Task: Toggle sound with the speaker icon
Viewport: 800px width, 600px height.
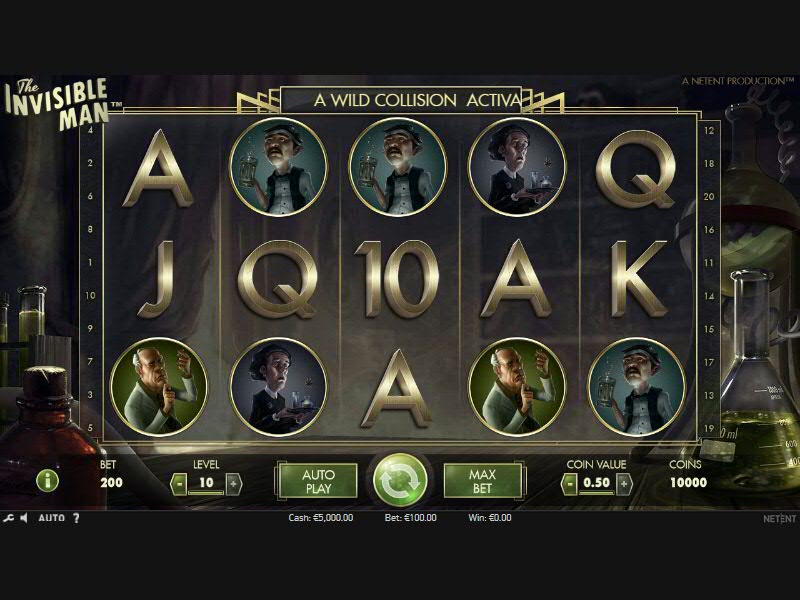Action: coord(26,518)
